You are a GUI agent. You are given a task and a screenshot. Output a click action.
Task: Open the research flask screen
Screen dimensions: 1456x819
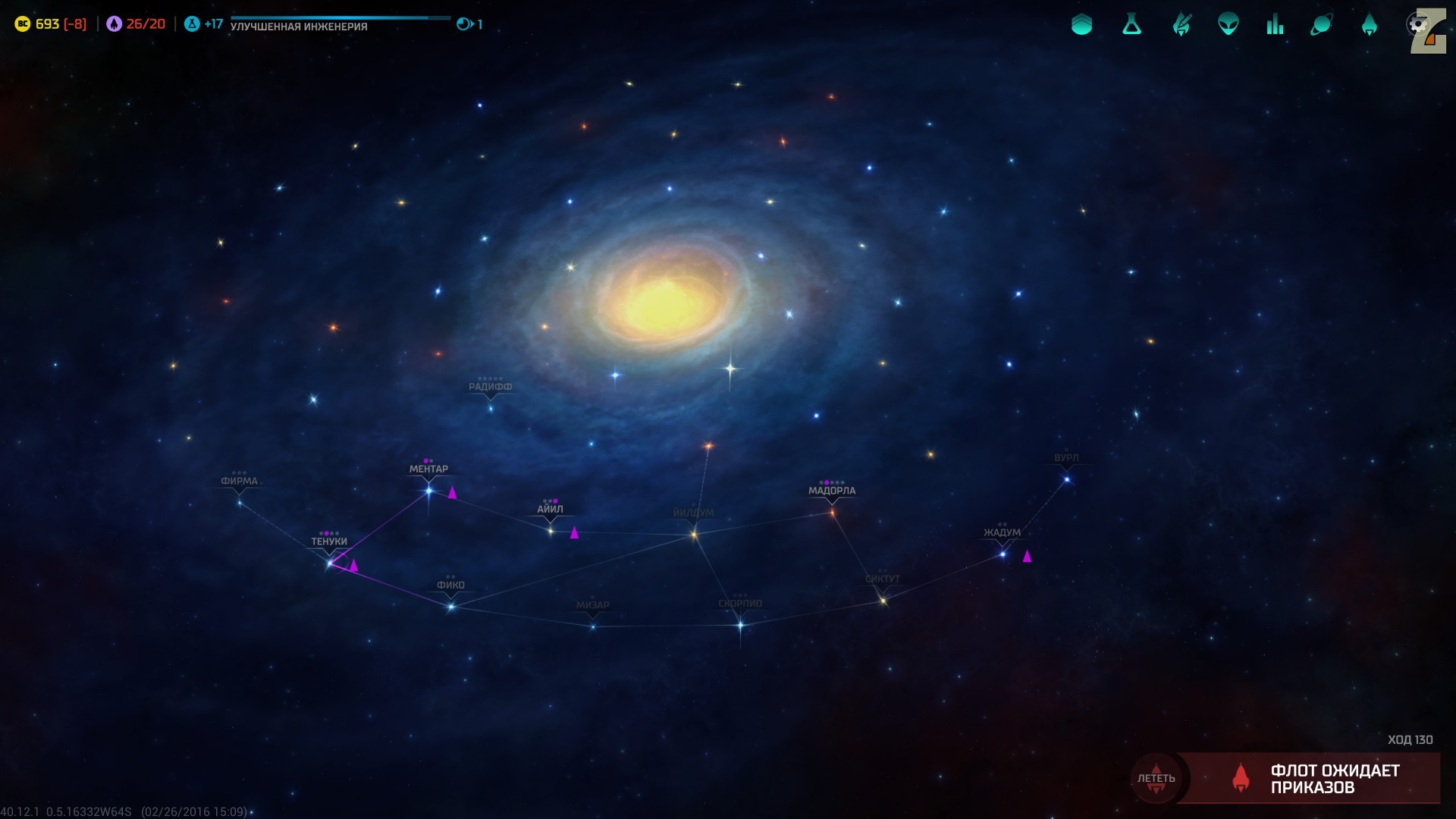click(1131, 25)
